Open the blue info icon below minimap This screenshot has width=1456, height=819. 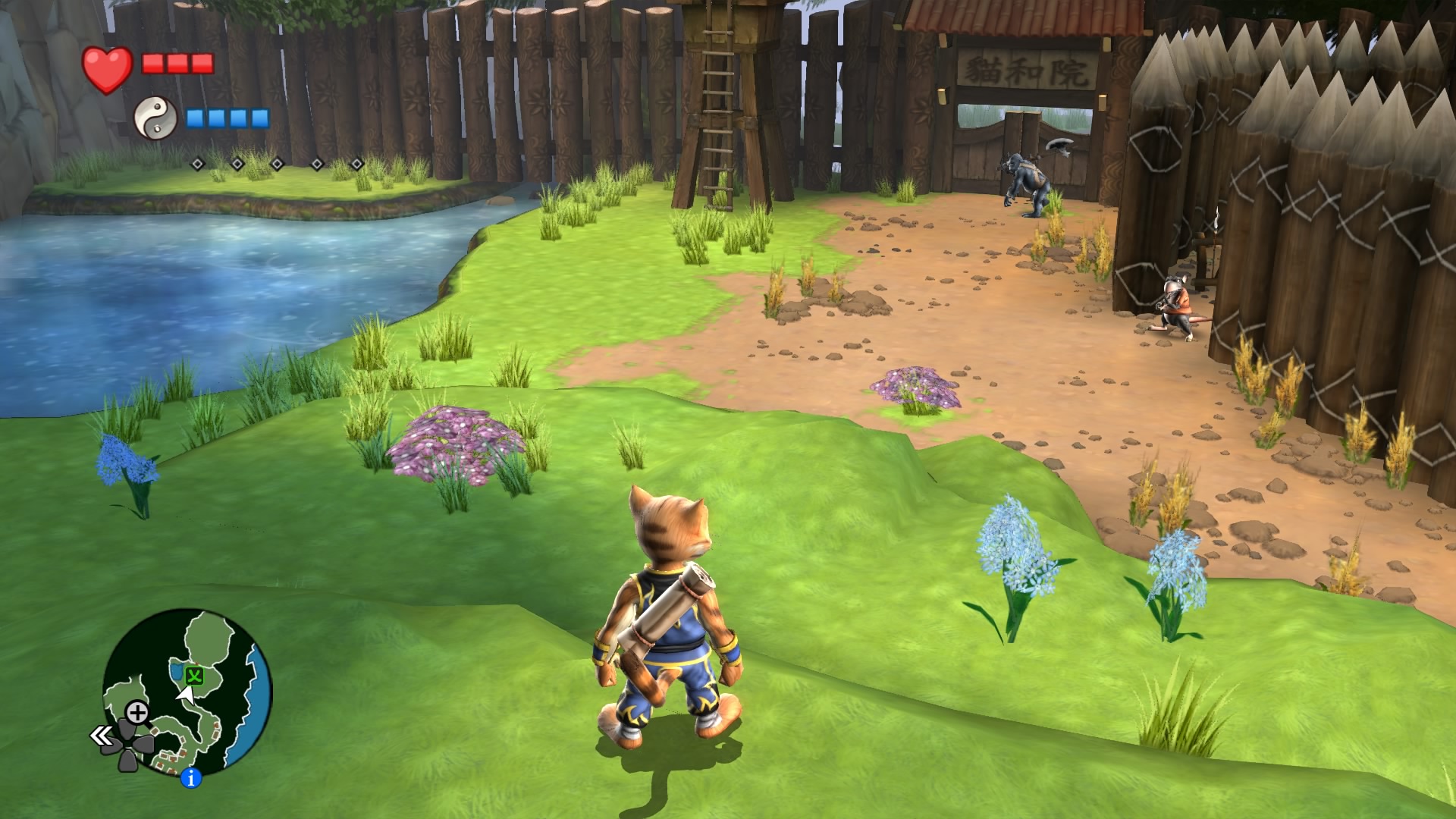coord(191,777)
